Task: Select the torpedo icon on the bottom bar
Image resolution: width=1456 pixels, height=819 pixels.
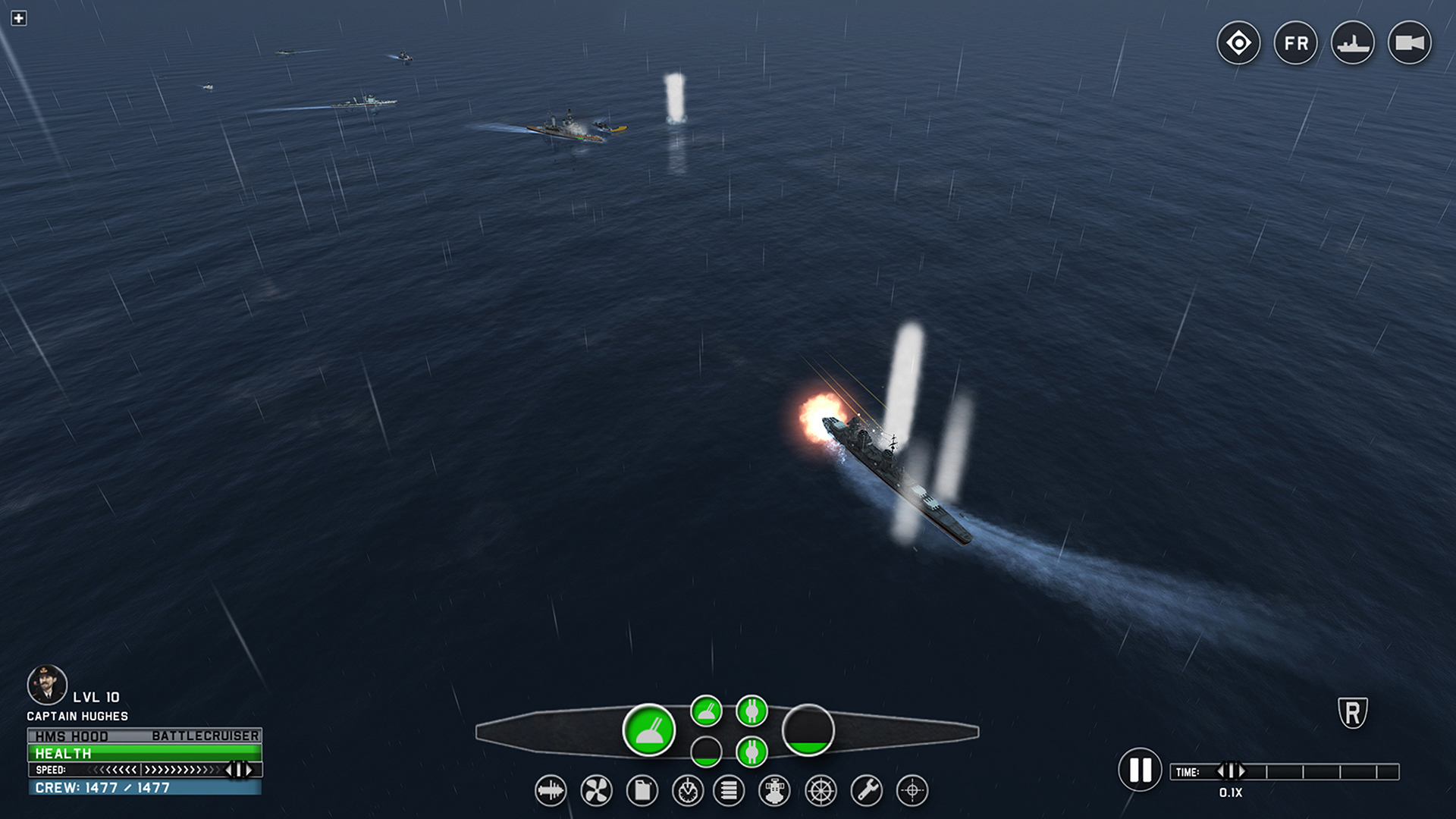Action: 551,789
